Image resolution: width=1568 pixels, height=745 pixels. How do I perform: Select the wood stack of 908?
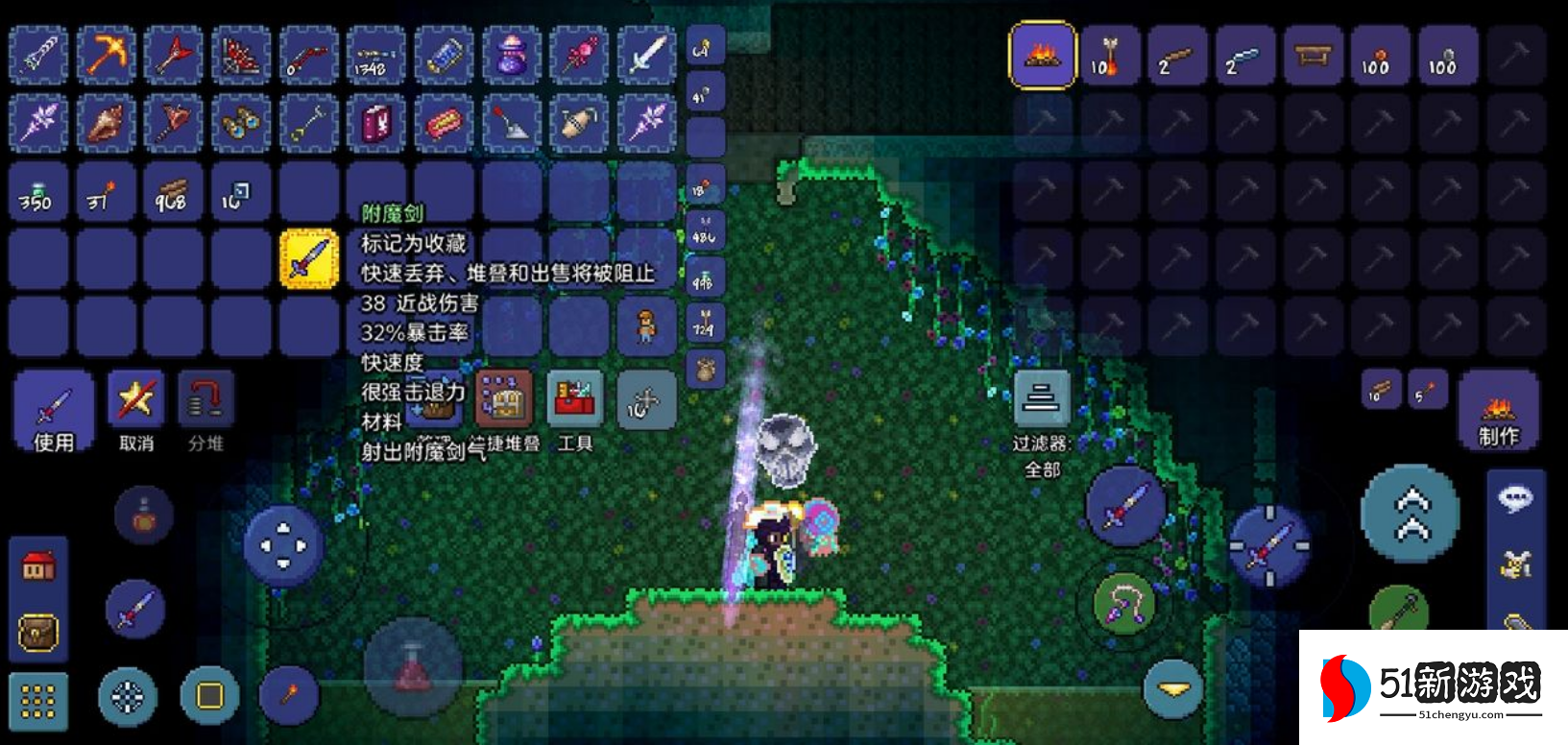pyautogui.click(x=173, y=193)
